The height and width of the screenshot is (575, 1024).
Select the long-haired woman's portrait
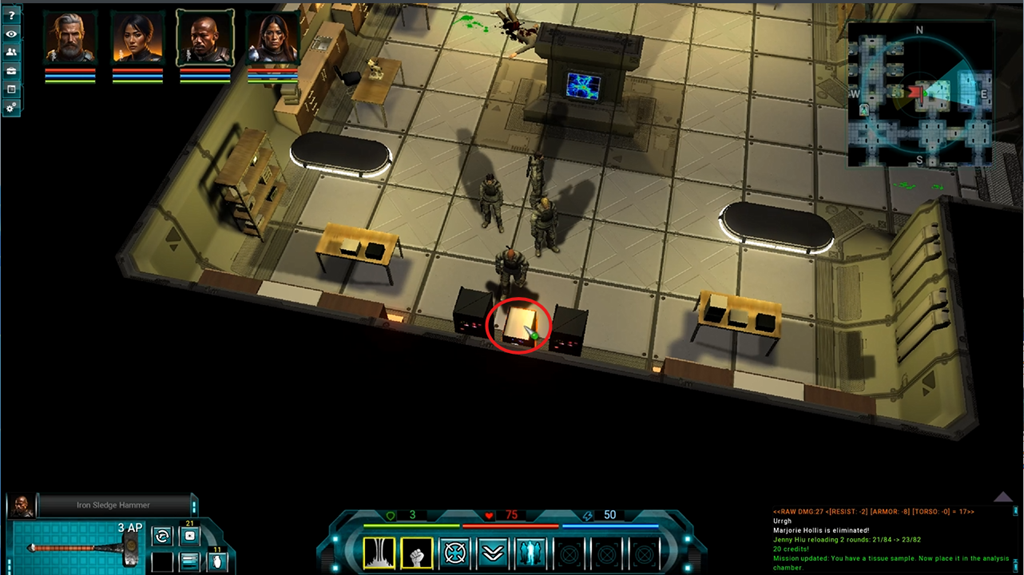(x=273, y=40)
